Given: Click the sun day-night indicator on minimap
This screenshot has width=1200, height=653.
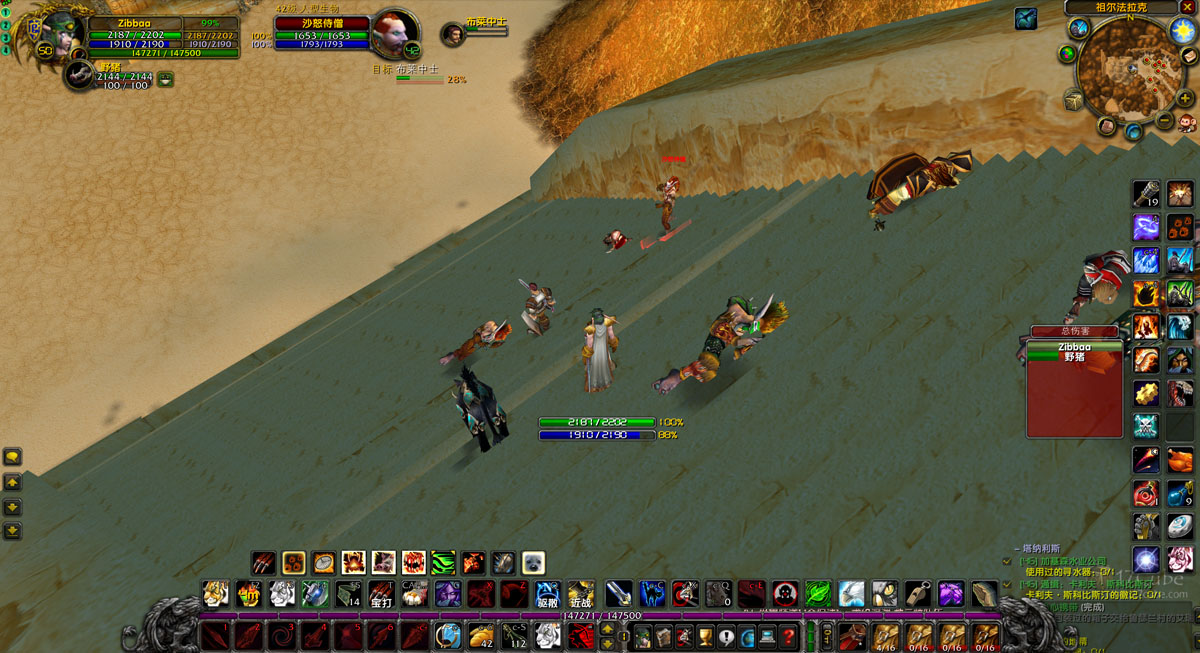Looking at the screenshot, I should coord(1183,29).
